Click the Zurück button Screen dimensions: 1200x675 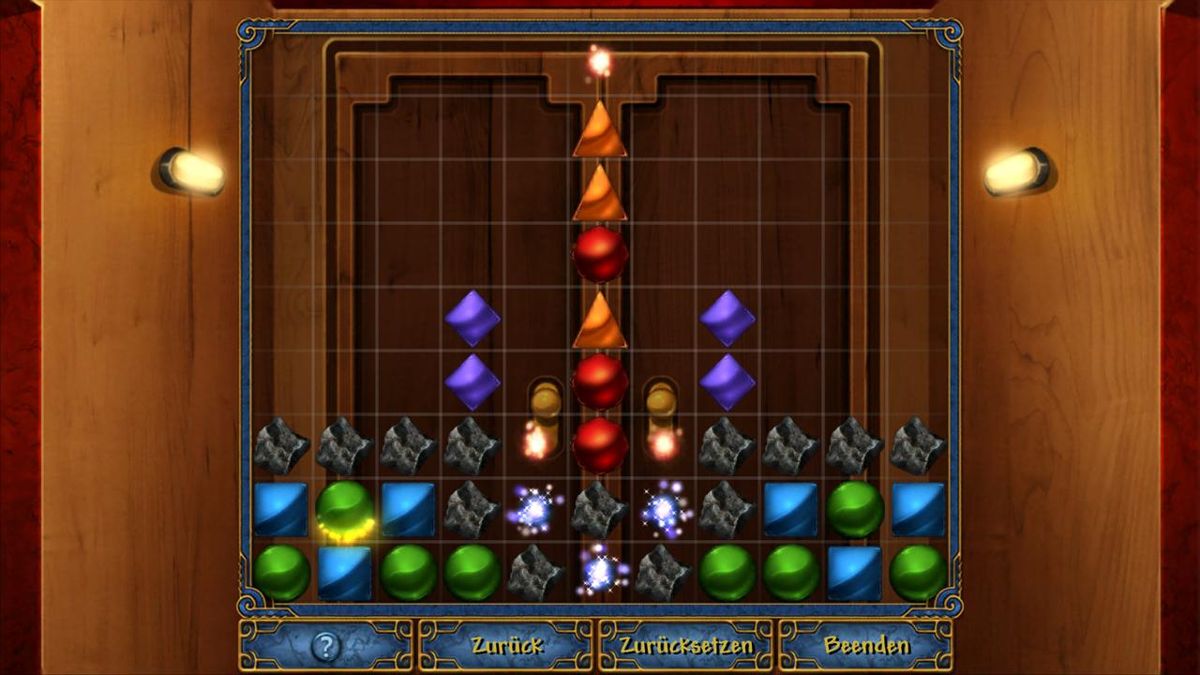pos(505,646)
